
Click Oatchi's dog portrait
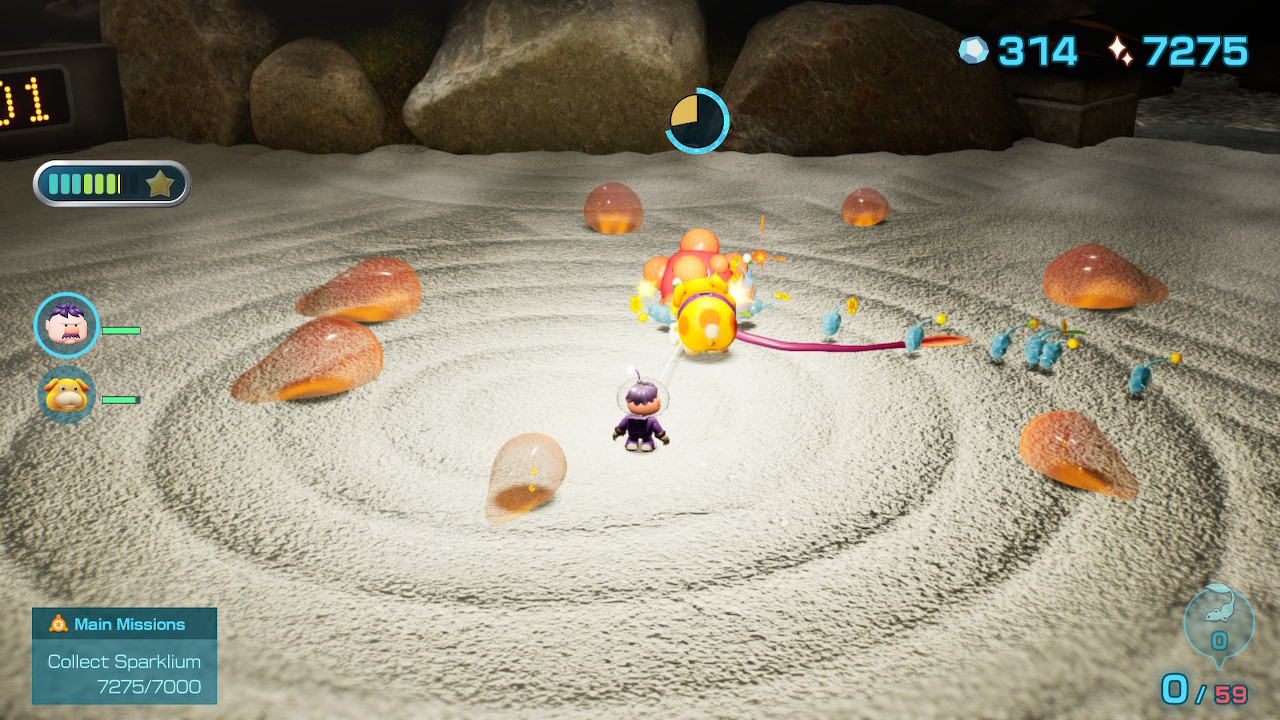(65, 396)
